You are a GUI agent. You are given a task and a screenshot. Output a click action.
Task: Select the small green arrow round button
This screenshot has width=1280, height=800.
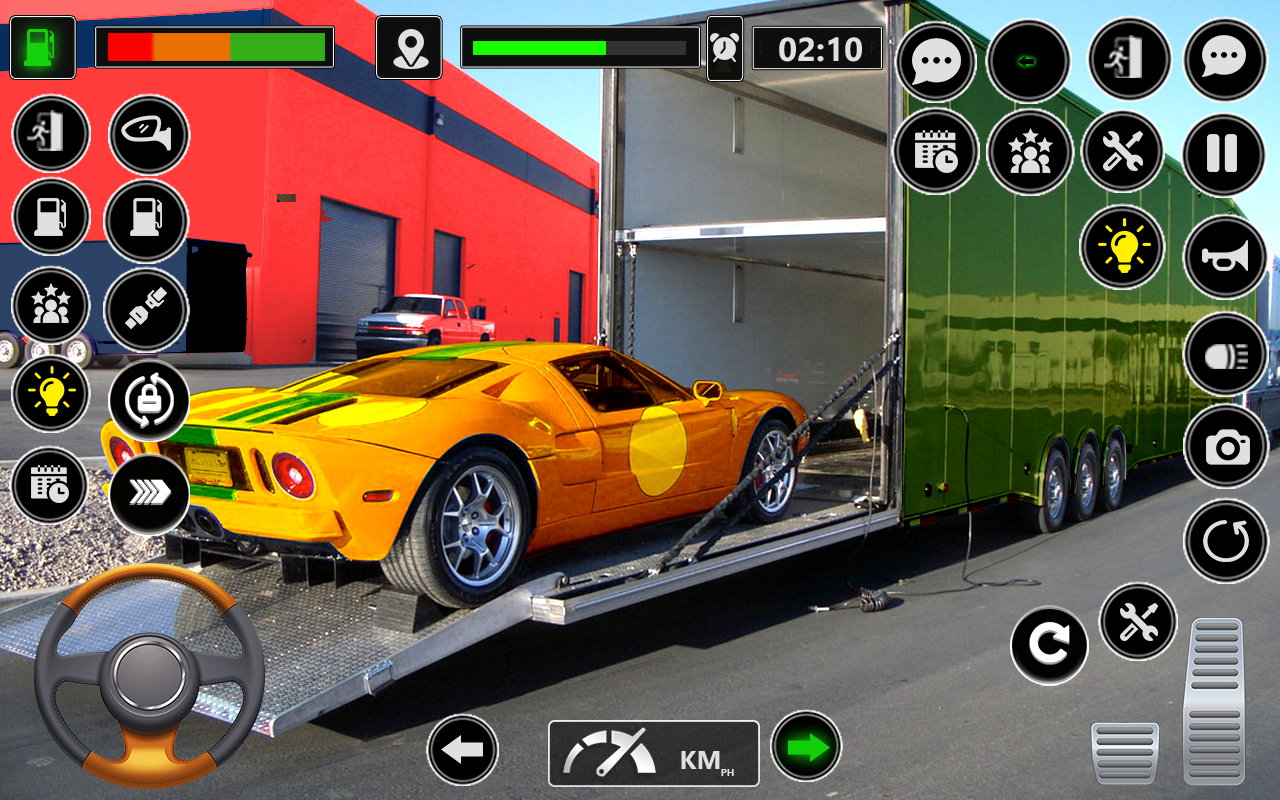1028,61
